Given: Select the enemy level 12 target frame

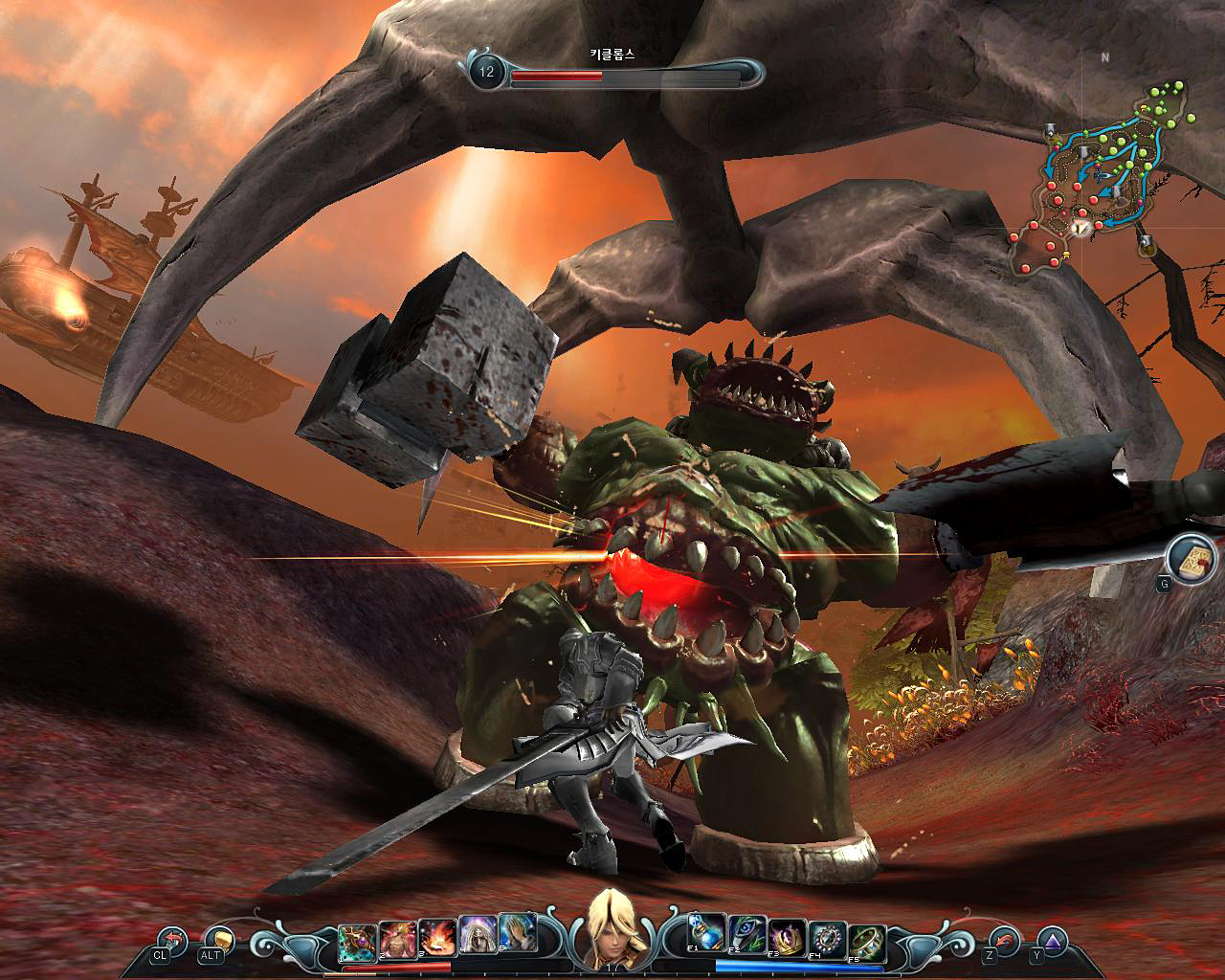Looking at the screenshot, I should (612, 71).
